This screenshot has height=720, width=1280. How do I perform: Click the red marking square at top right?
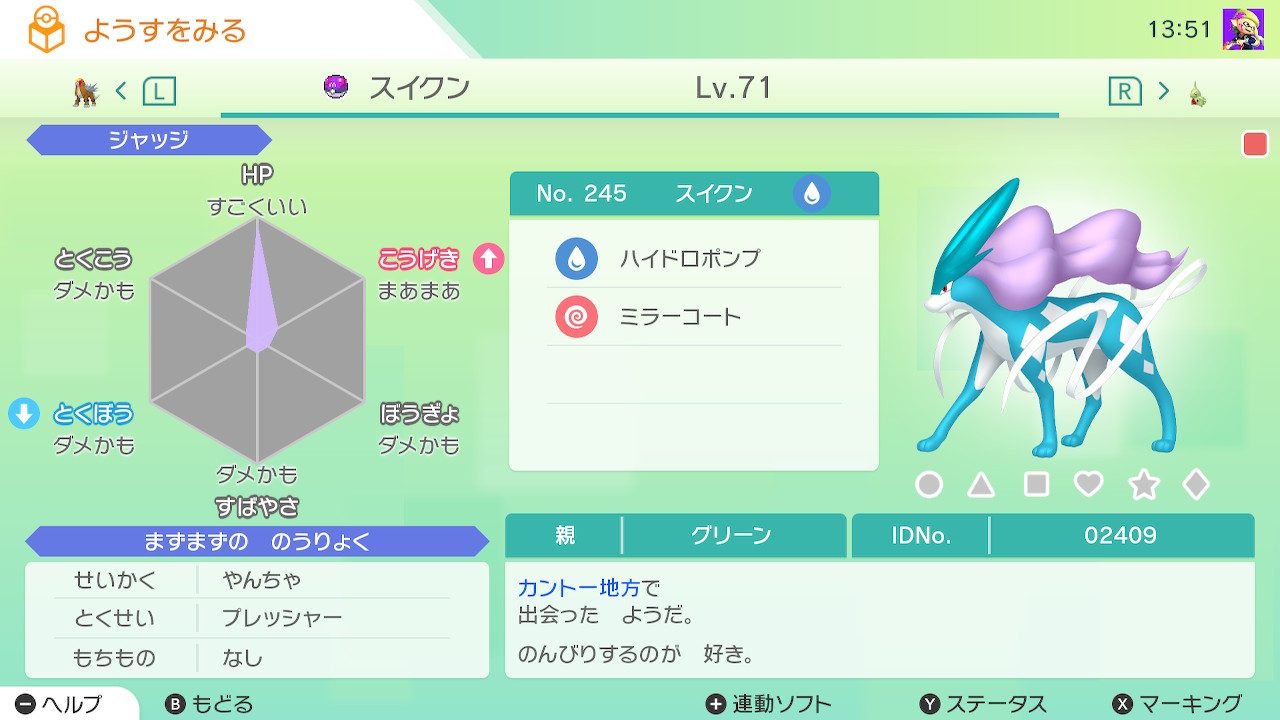1253,146
